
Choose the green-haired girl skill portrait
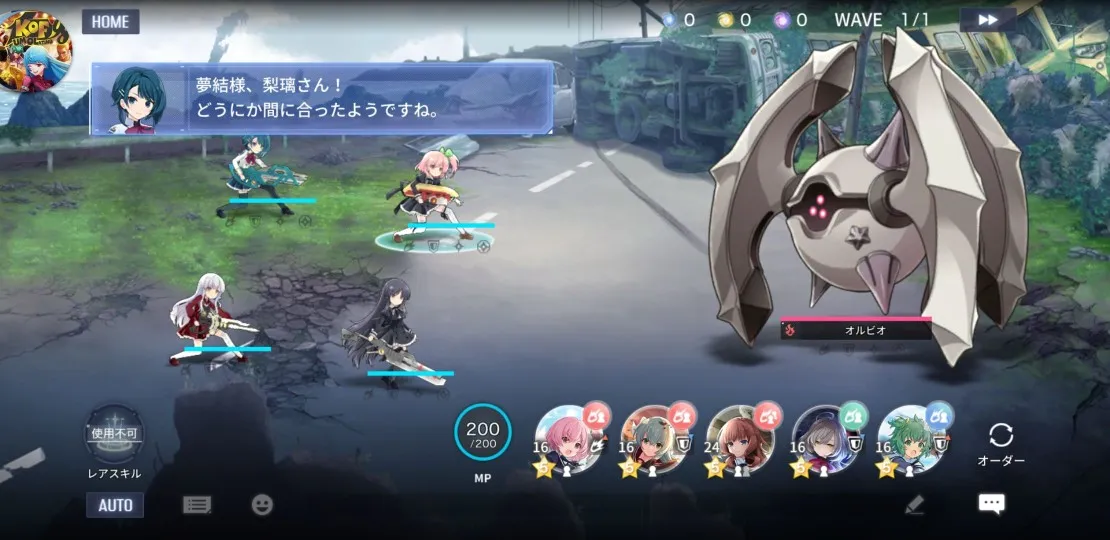[912, 438]
